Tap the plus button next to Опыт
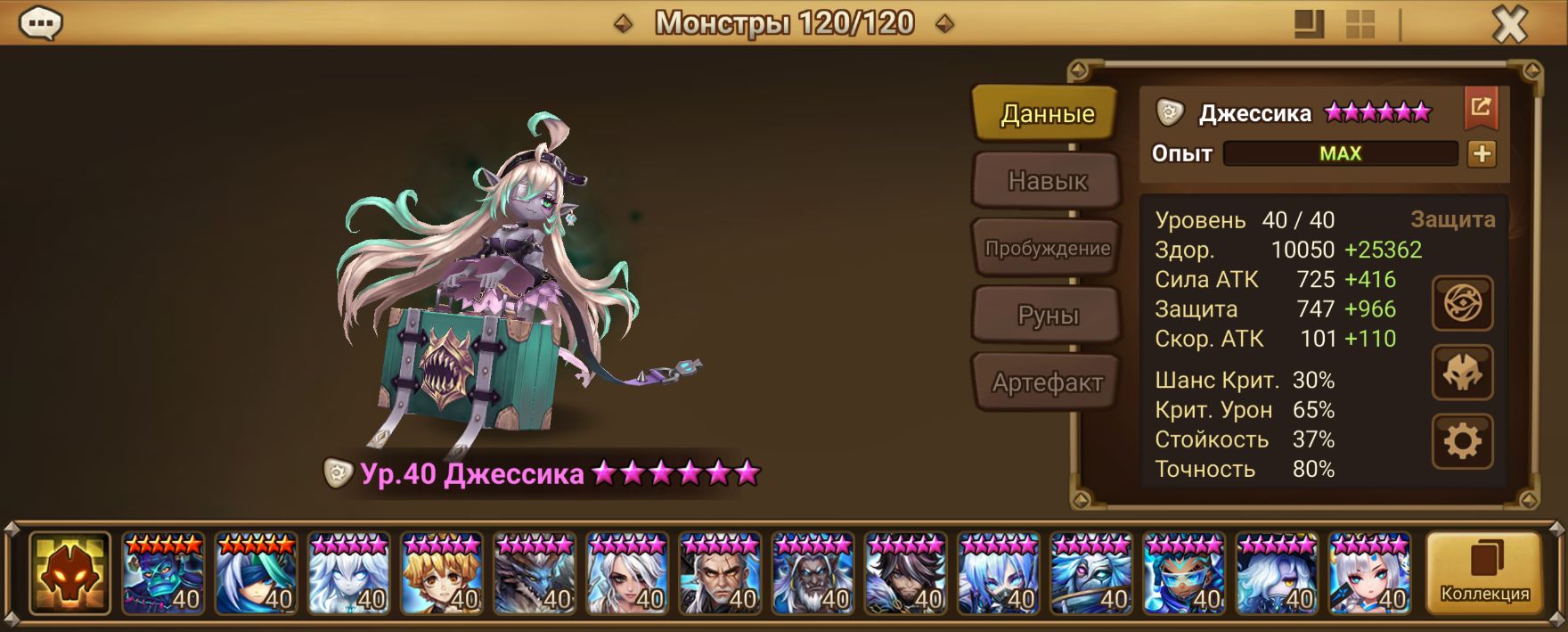 click(1482, 153)
